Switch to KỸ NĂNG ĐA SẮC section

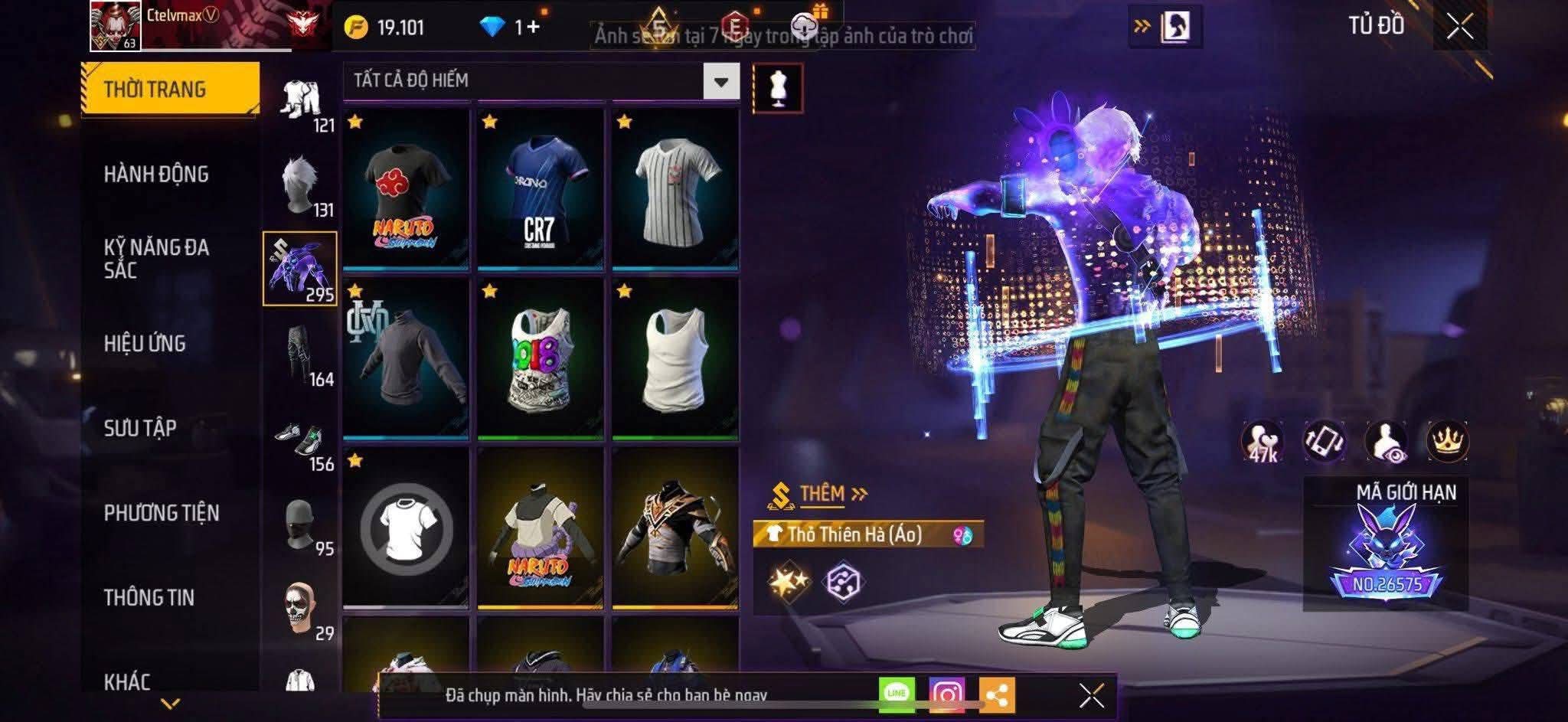tap(156, 258)
